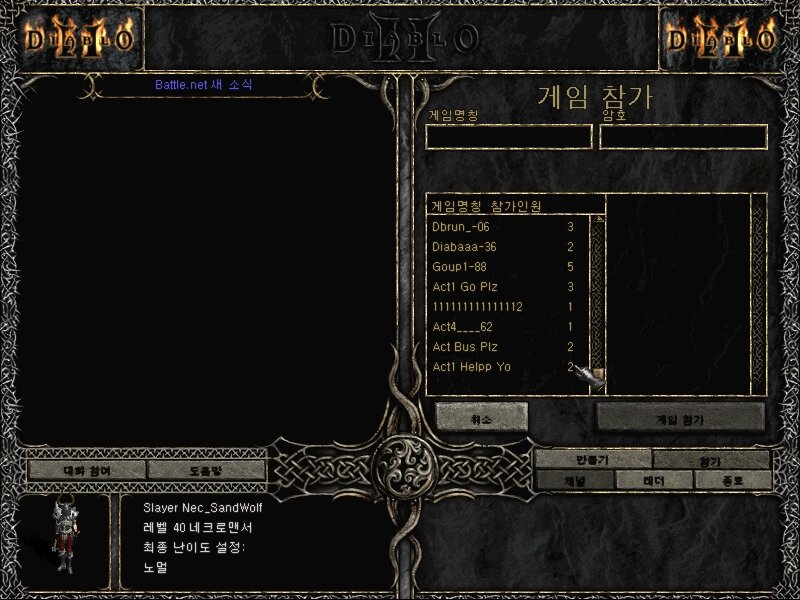Select the Act1 Helpp Yo game

tap(500, 367)
